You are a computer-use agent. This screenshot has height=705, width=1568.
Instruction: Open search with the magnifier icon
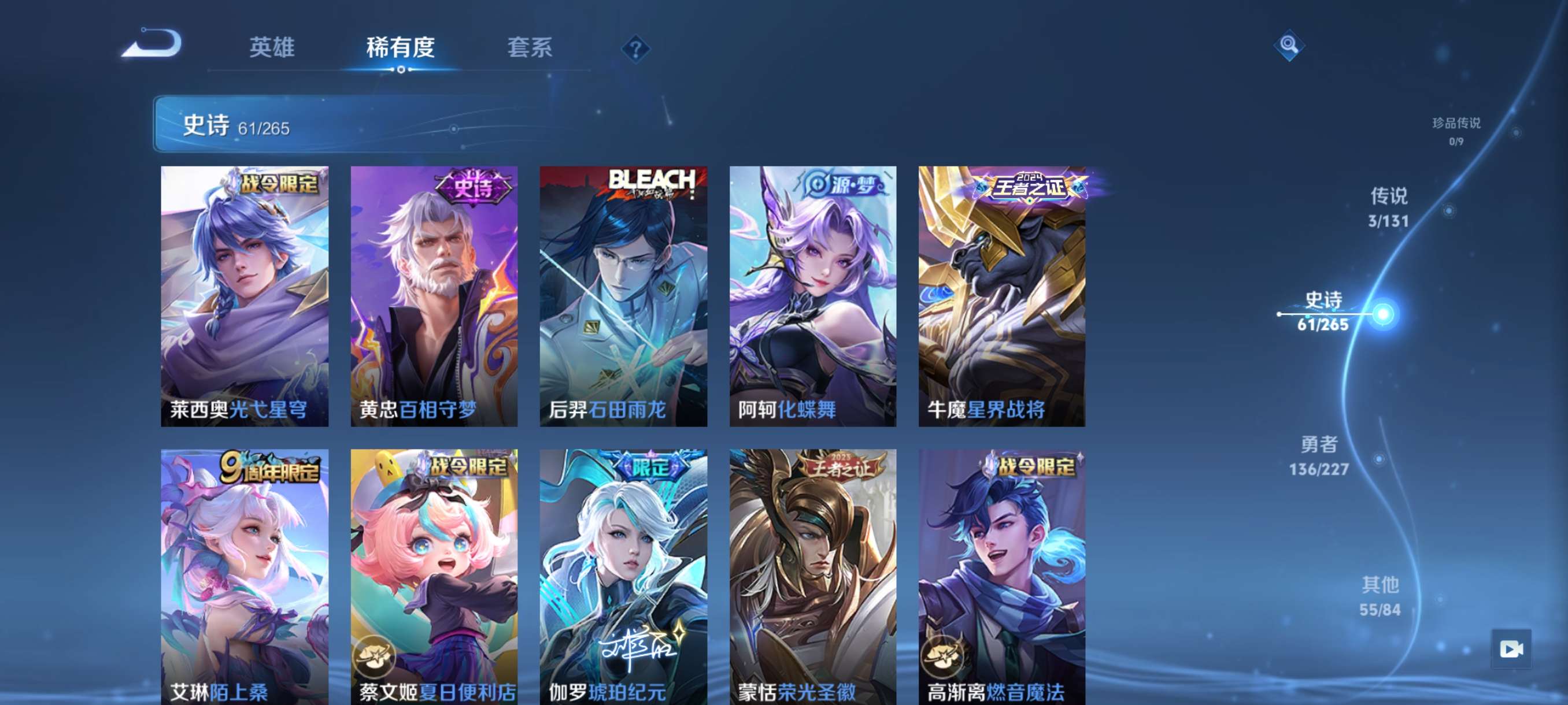(x=1290, y=45)
